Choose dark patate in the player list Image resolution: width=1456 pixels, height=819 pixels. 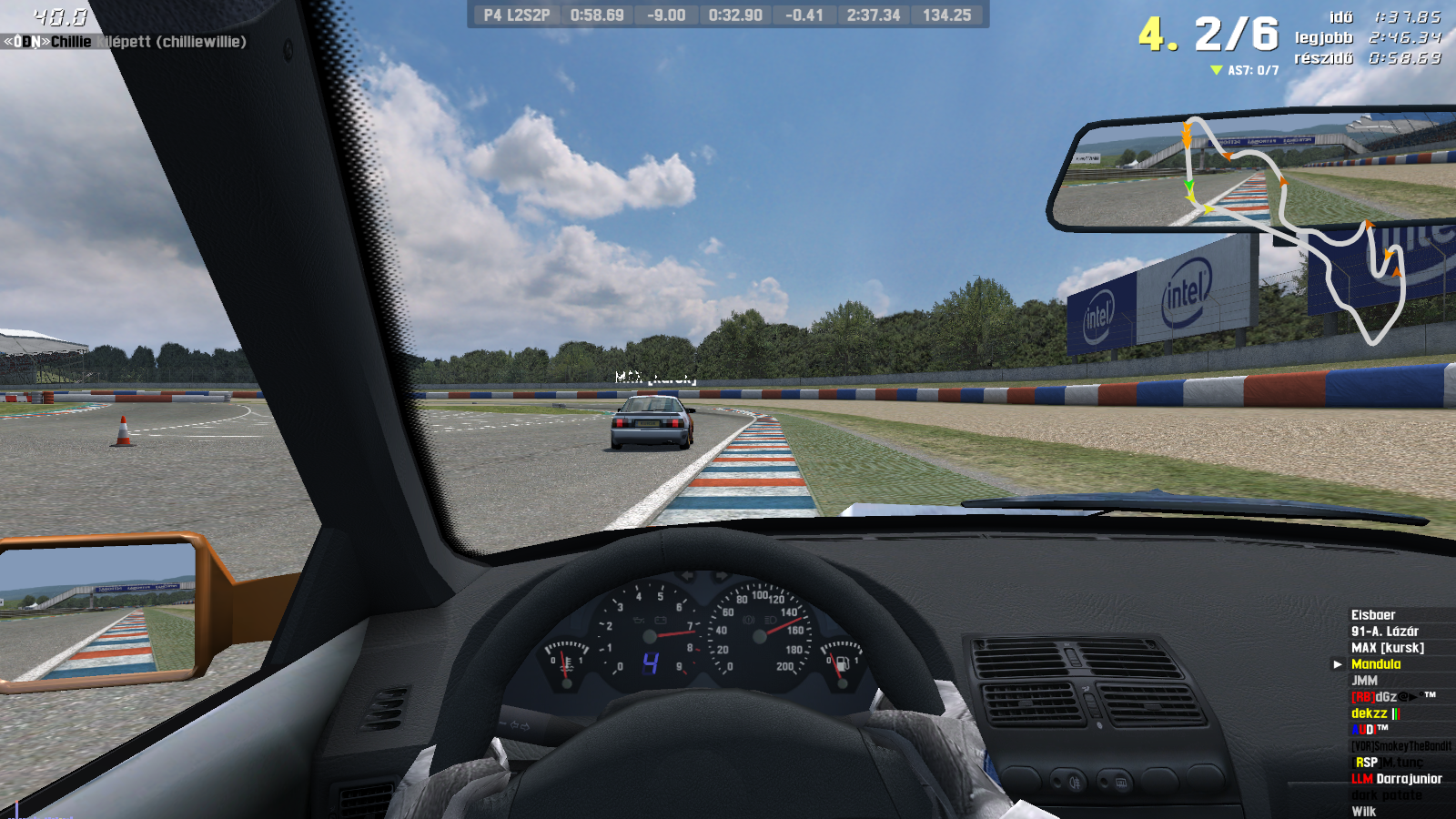coord(1387,795)
